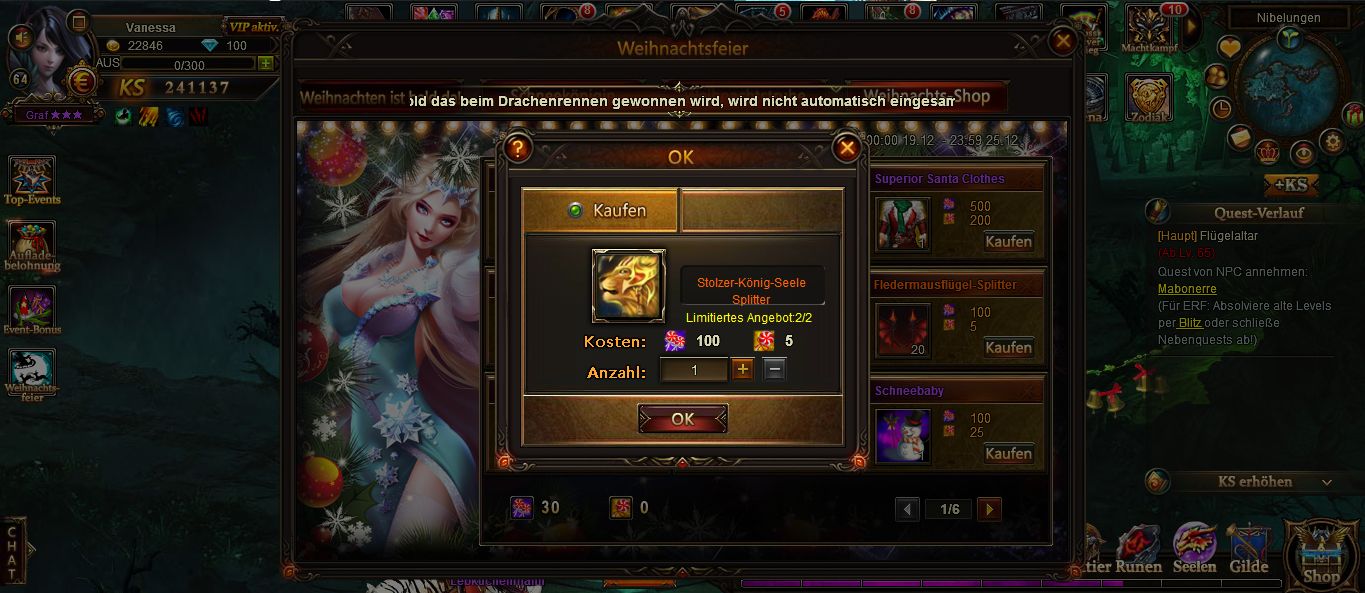Buy the Schneebaby item
1365x593 pixels.
[x=1008, y=454]
